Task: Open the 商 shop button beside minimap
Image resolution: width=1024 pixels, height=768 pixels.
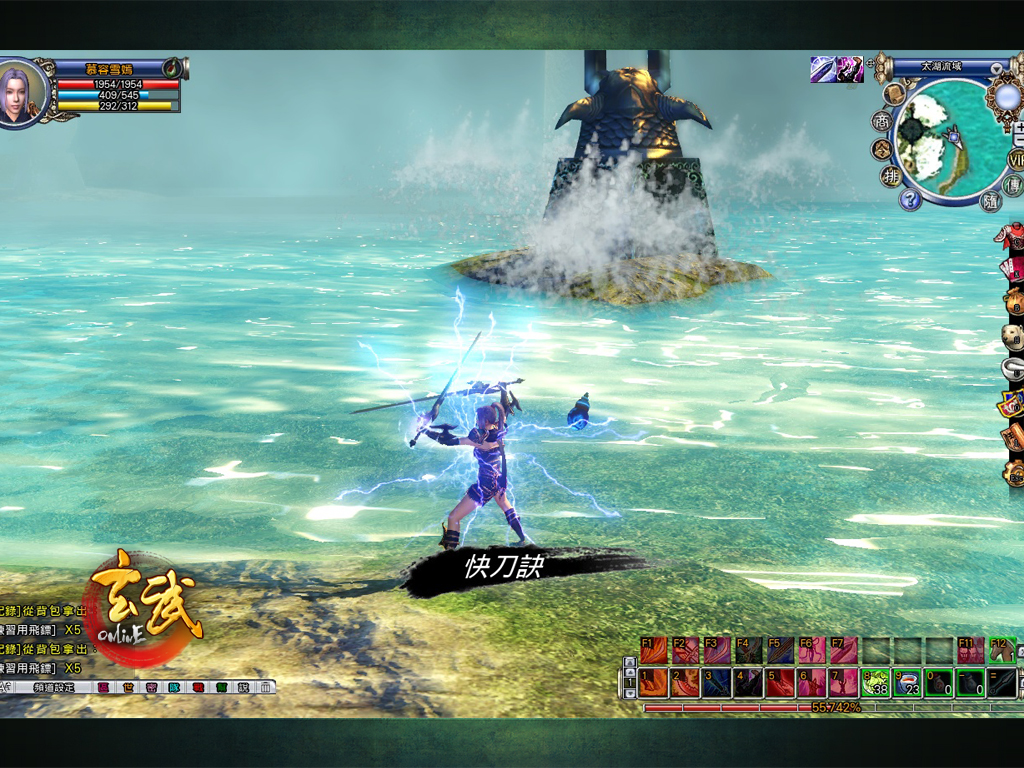Action: click(881, 121)
